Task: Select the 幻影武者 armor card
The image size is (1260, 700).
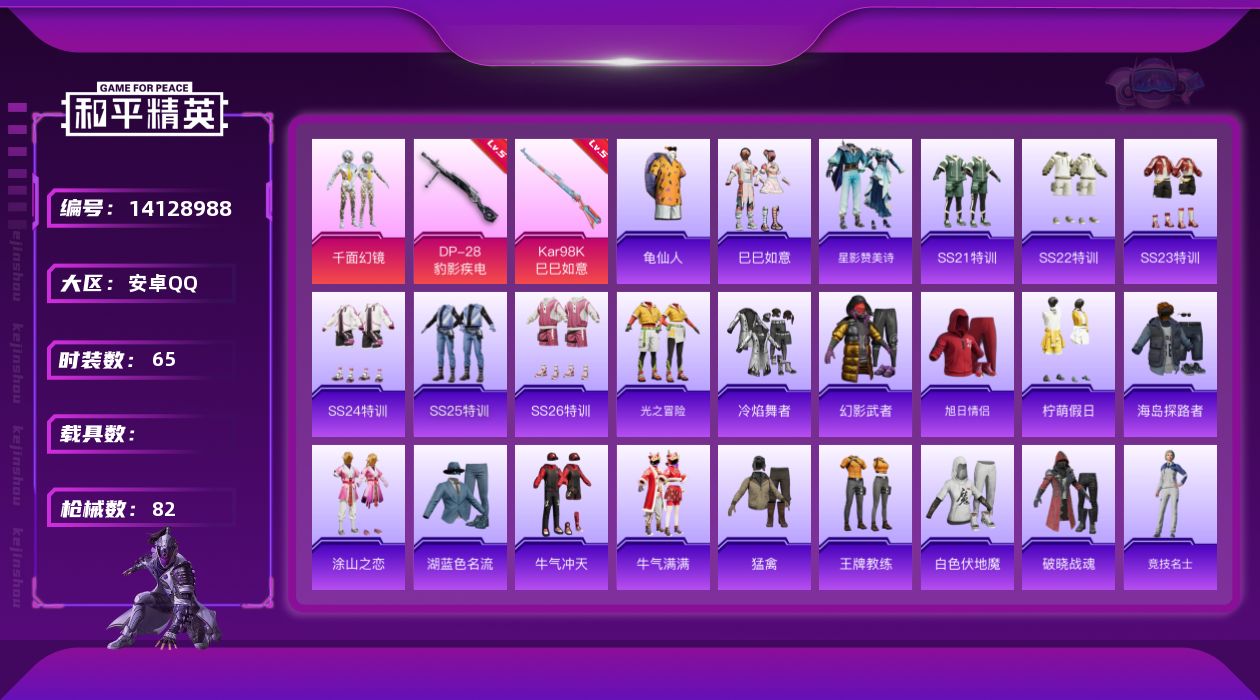Action: click(866, 364)
